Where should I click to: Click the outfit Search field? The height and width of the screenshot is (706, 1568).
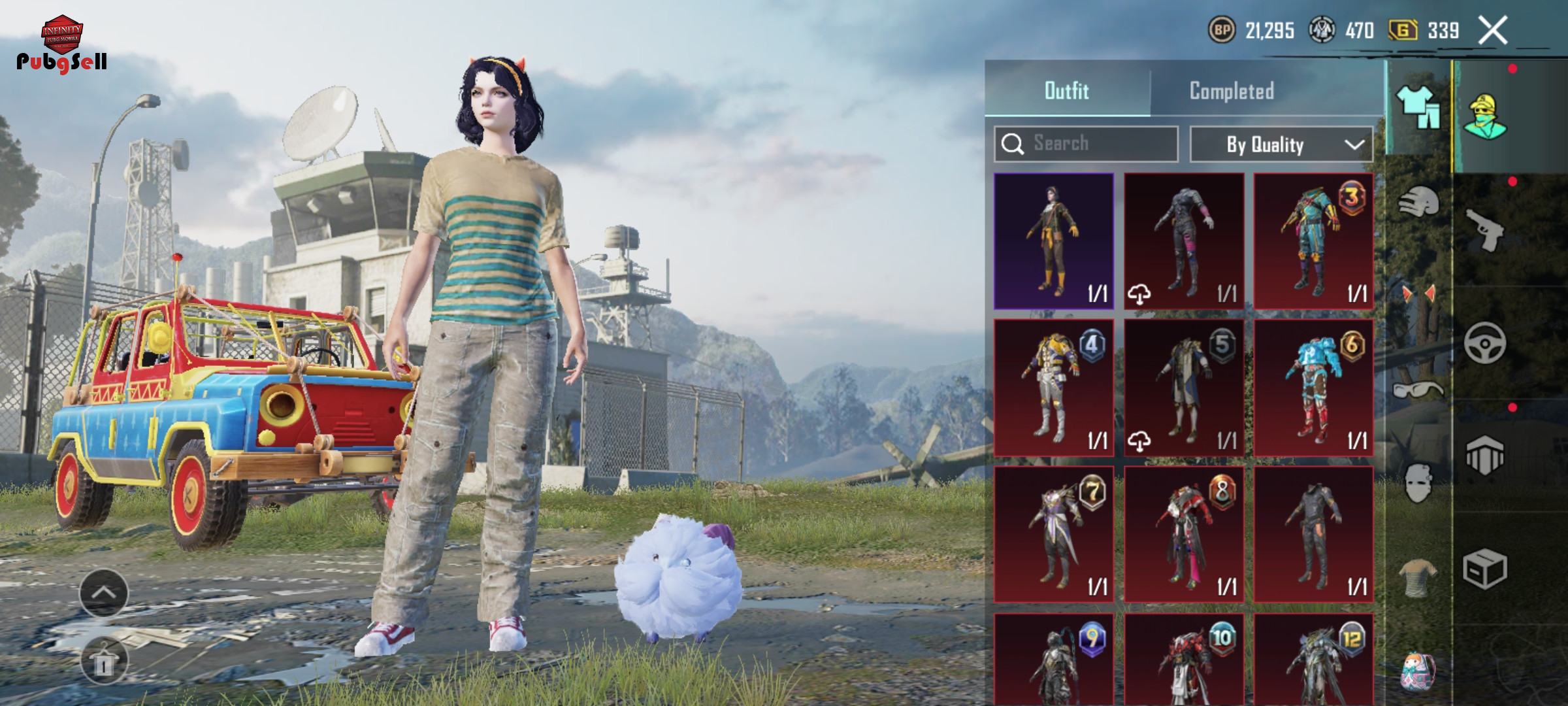pyautogui.click(x=1086, y=144)
